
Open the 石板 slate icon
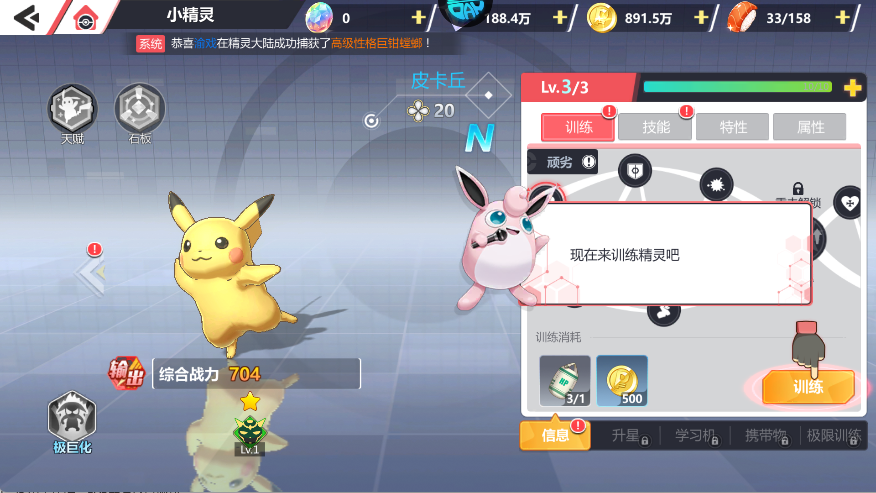point(140,109)
